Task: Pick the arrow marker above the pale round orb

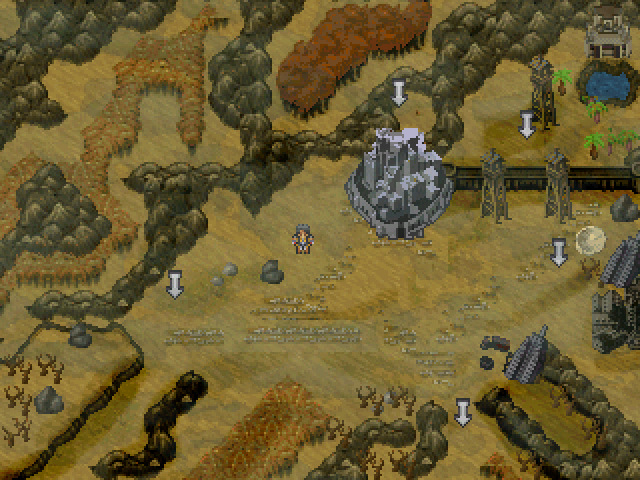Action: click(x=559, y=253)
